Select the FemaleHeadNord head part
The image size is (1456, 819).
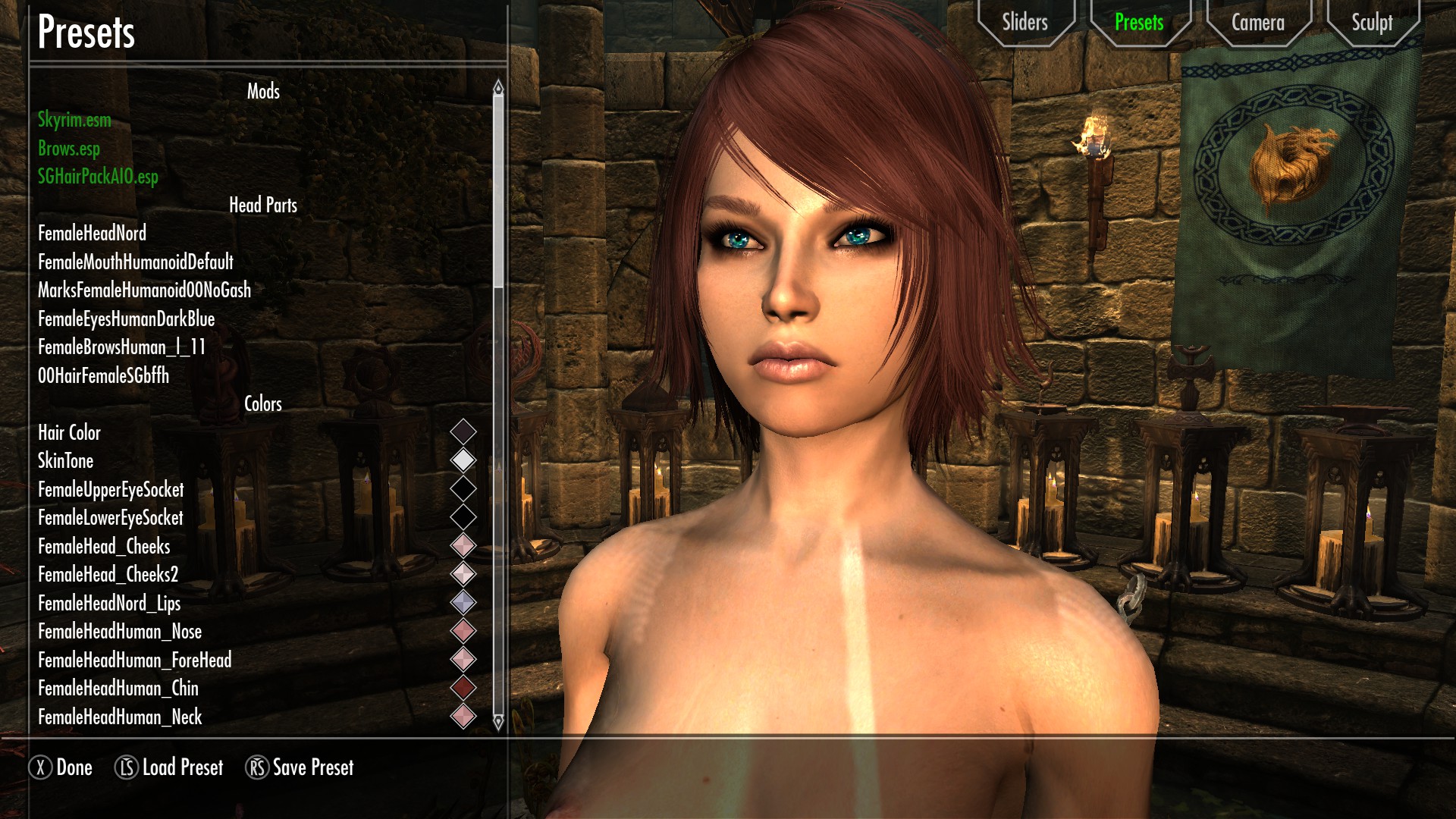(92, 234)
